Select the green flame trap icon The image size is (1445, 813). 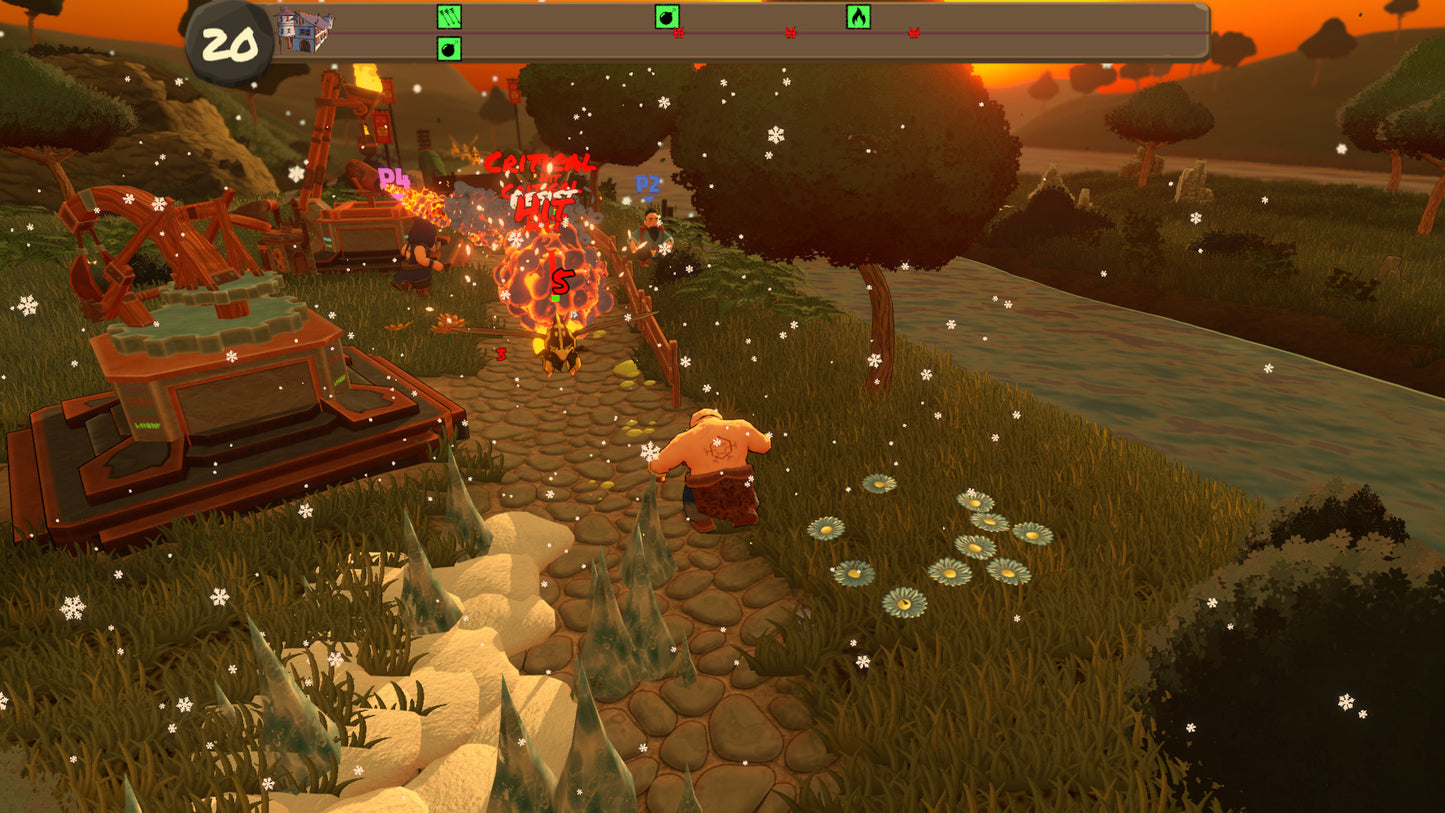click(x=858, y=16)
